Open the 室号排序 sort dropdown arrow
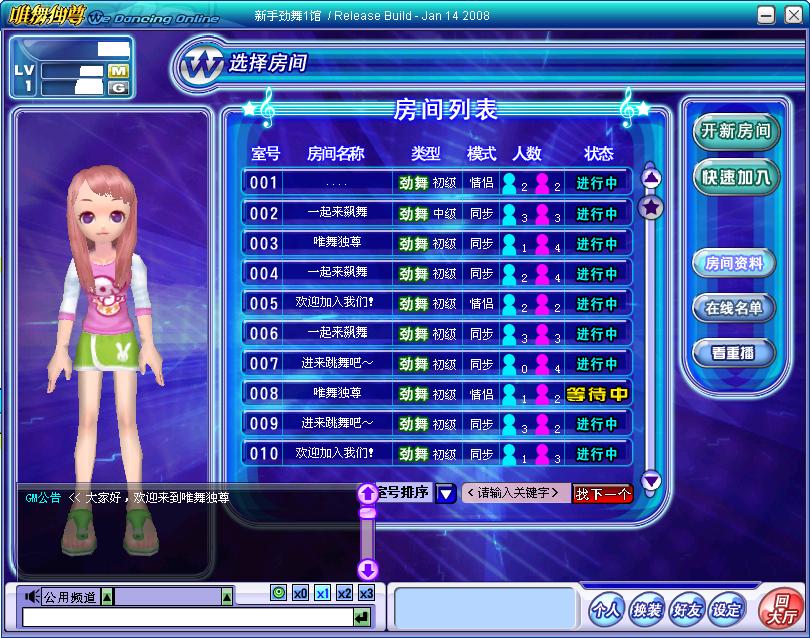The width and height of the screenshot is (810, 638). pyautogui.click(x=446, y=493)
